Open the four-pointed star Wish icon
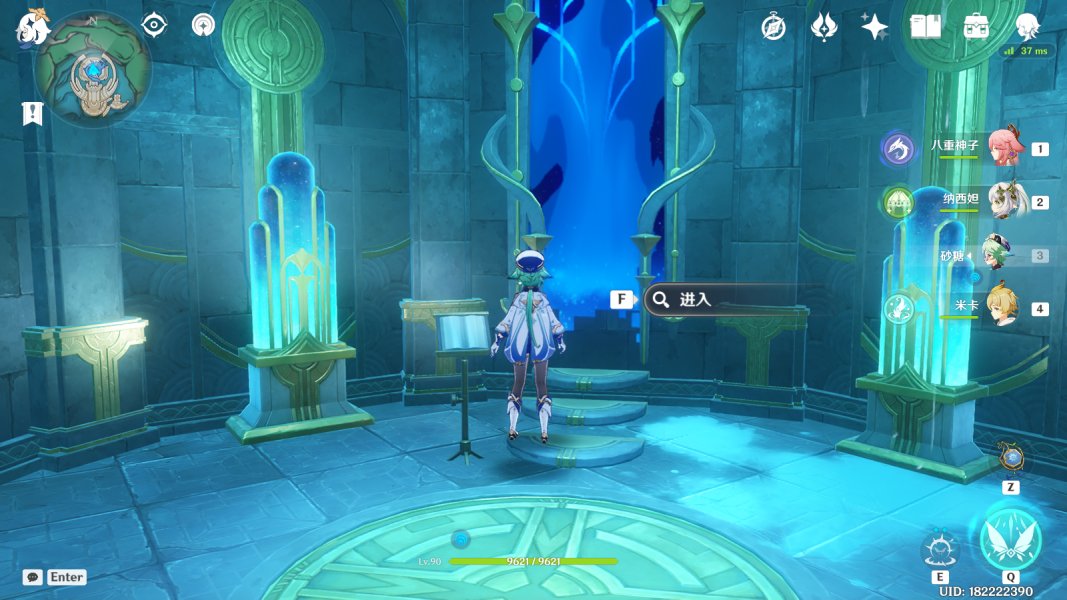Viewport: 1067px width, 600px height. pyautogui.click(x=875, y=27)
